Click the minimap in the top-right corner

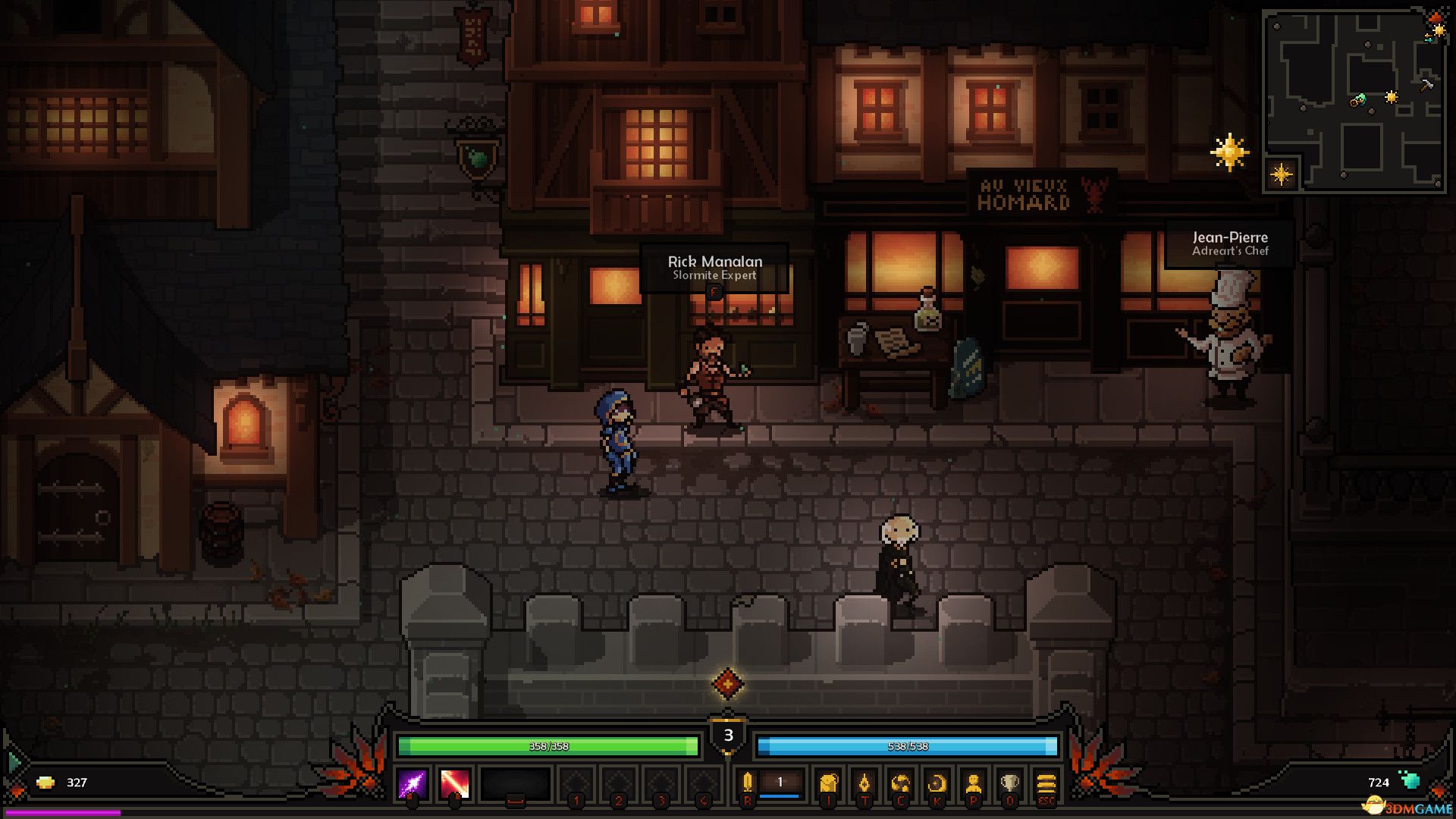coord(1357,99)
